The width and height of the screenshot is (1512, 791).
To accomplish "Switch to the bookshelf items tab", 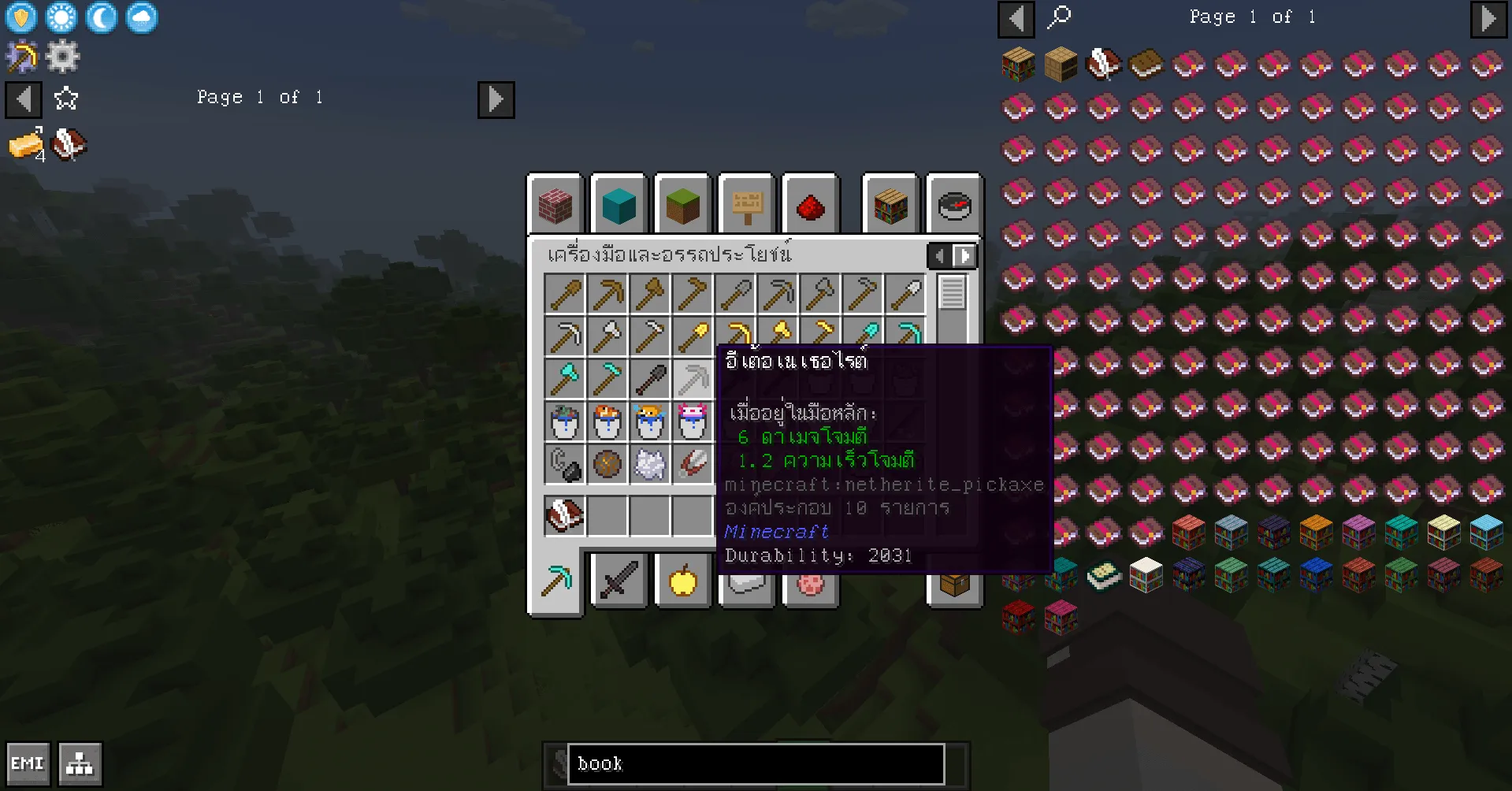I will 890,205.
